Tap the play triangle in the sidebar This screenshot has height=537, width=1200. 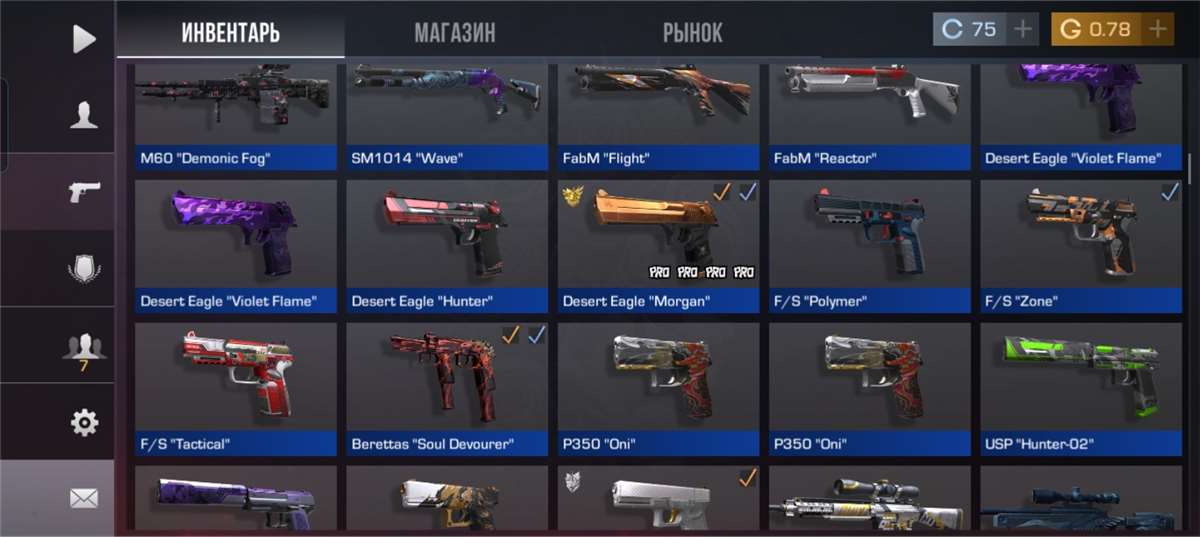click(x=84, y=39)
